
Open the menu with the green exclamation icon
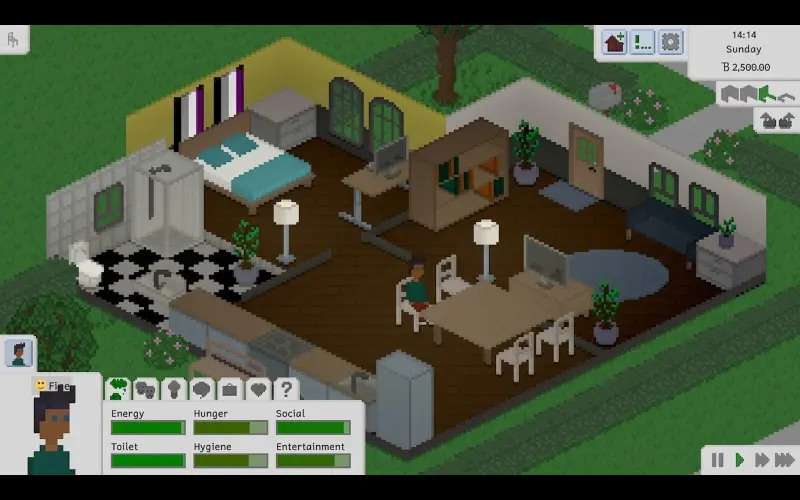pos(642,42)
